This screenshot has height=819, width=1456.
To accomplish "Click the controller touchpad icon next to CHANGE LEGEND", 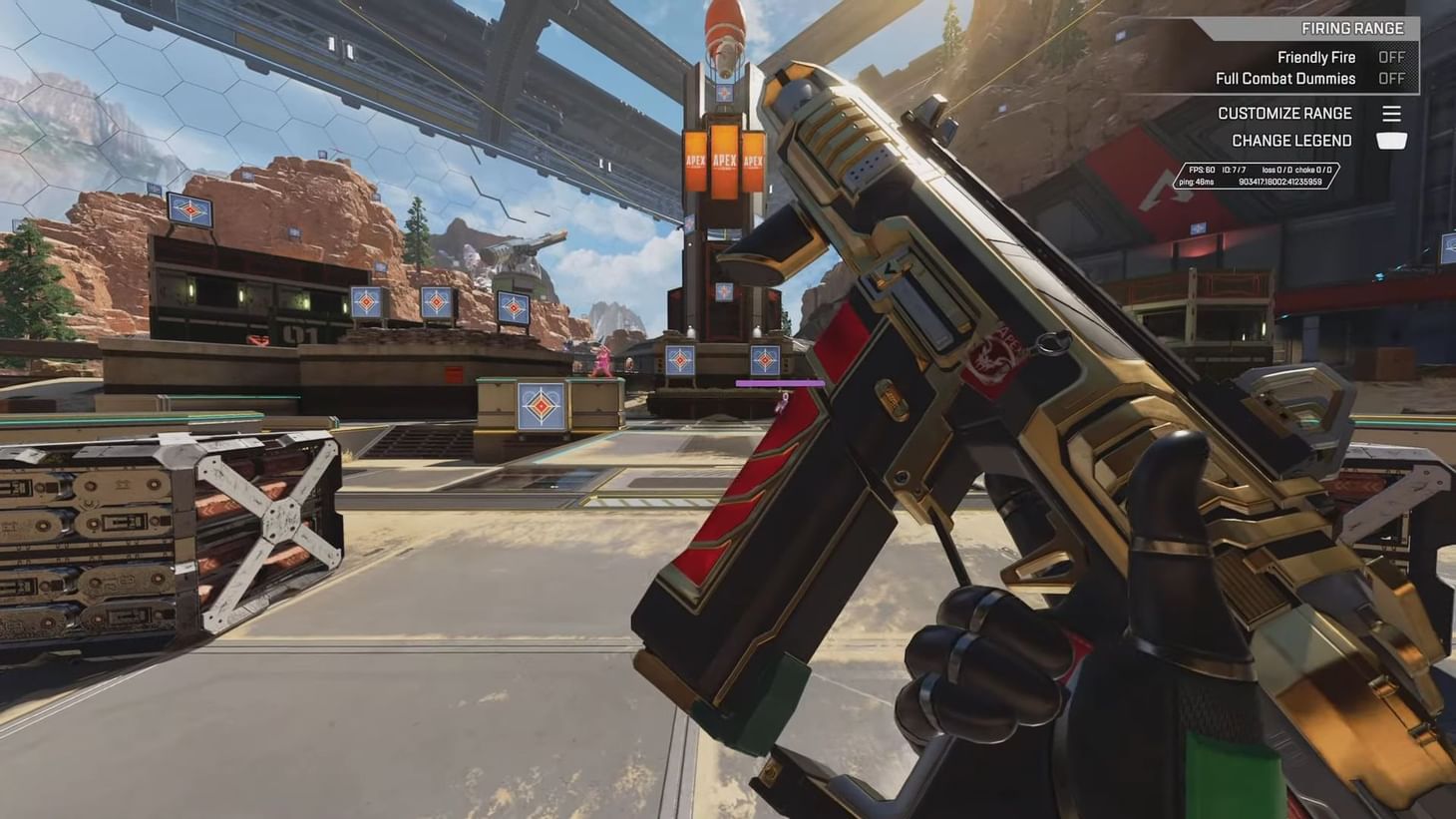I will click(x=1391, y=141).
